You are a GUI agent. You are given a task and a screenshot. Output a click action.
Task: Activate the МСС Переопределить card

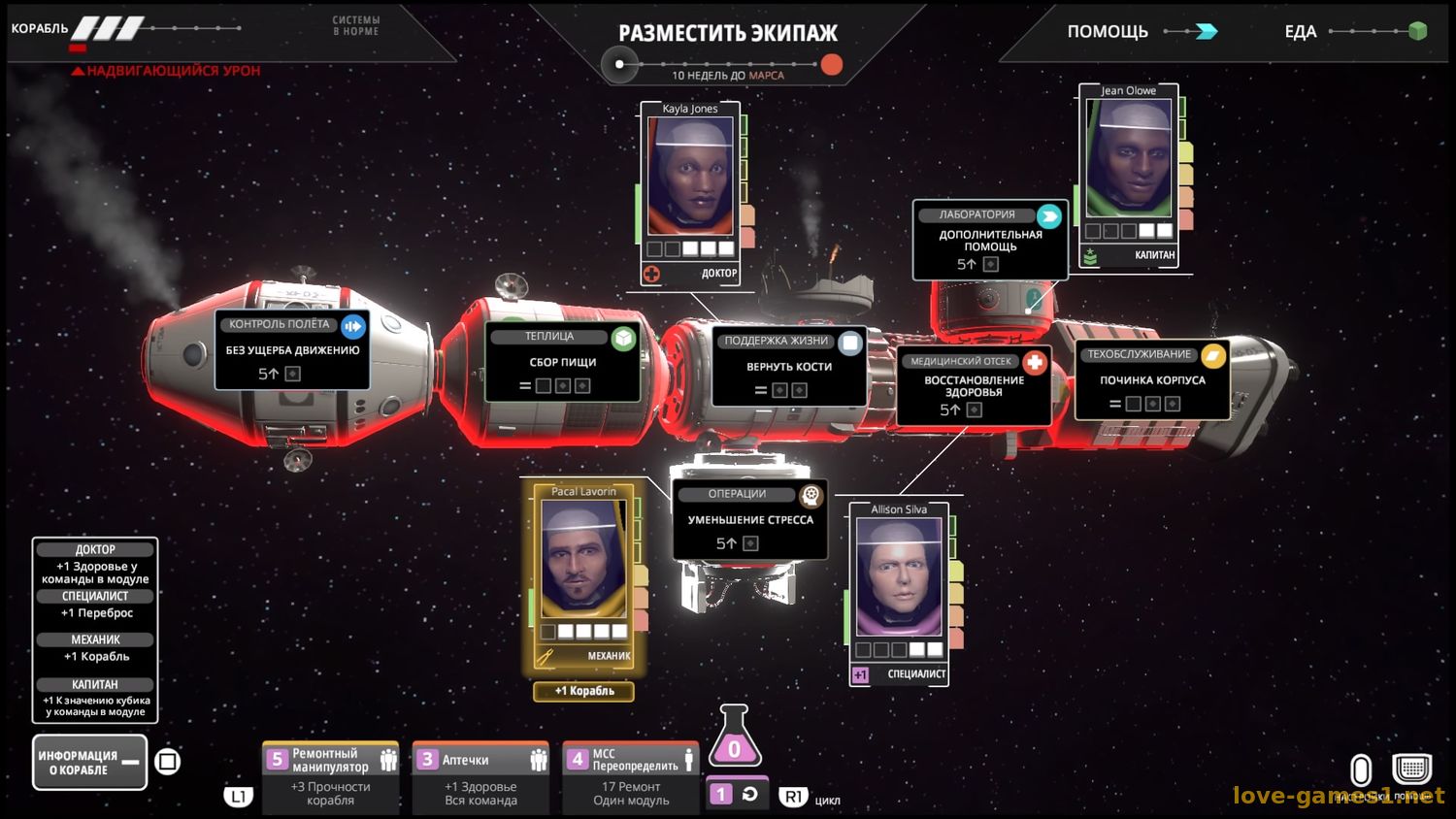[x=631, y=777]
